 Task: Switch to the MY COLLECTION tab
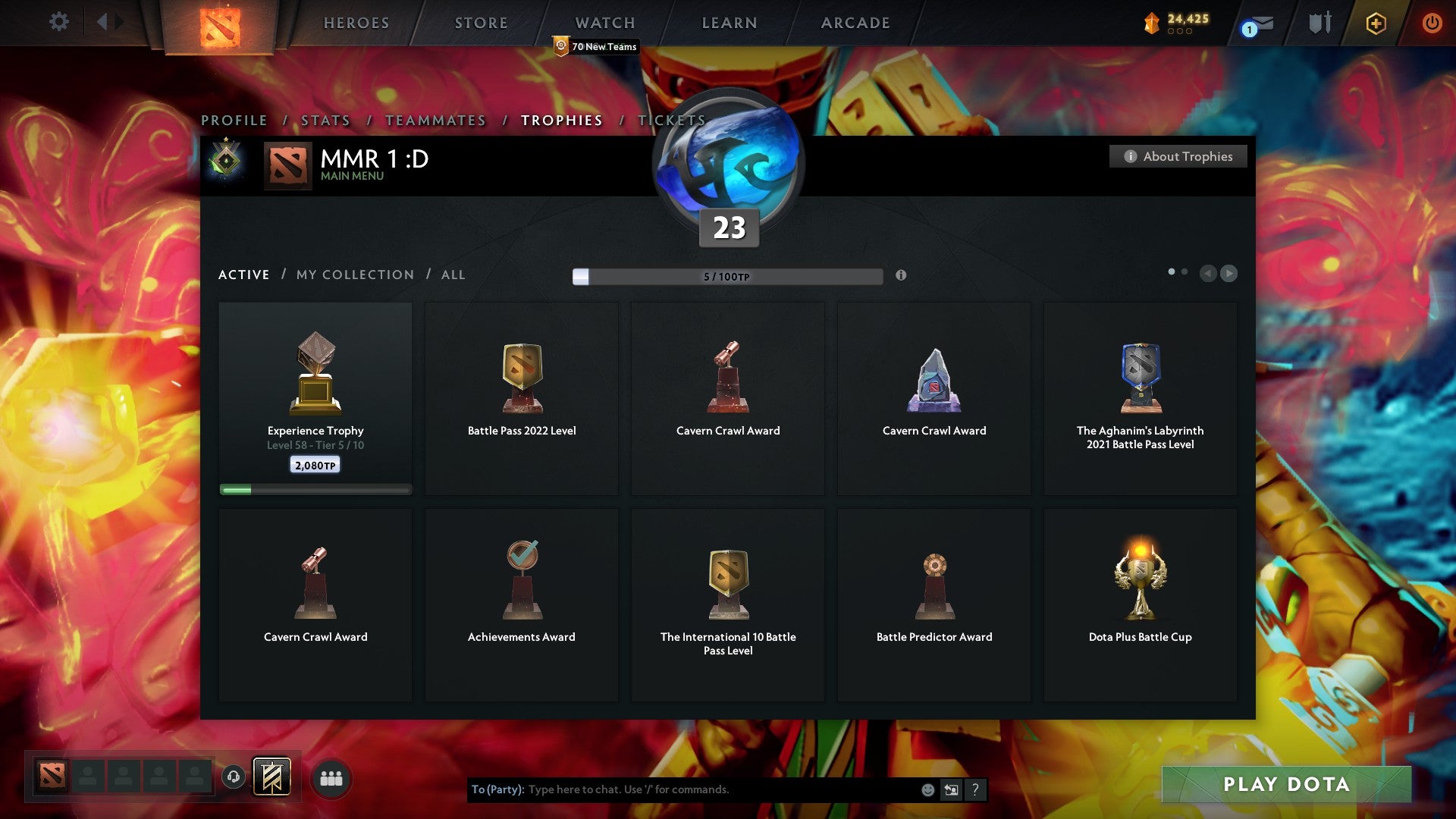pos(354,275)
